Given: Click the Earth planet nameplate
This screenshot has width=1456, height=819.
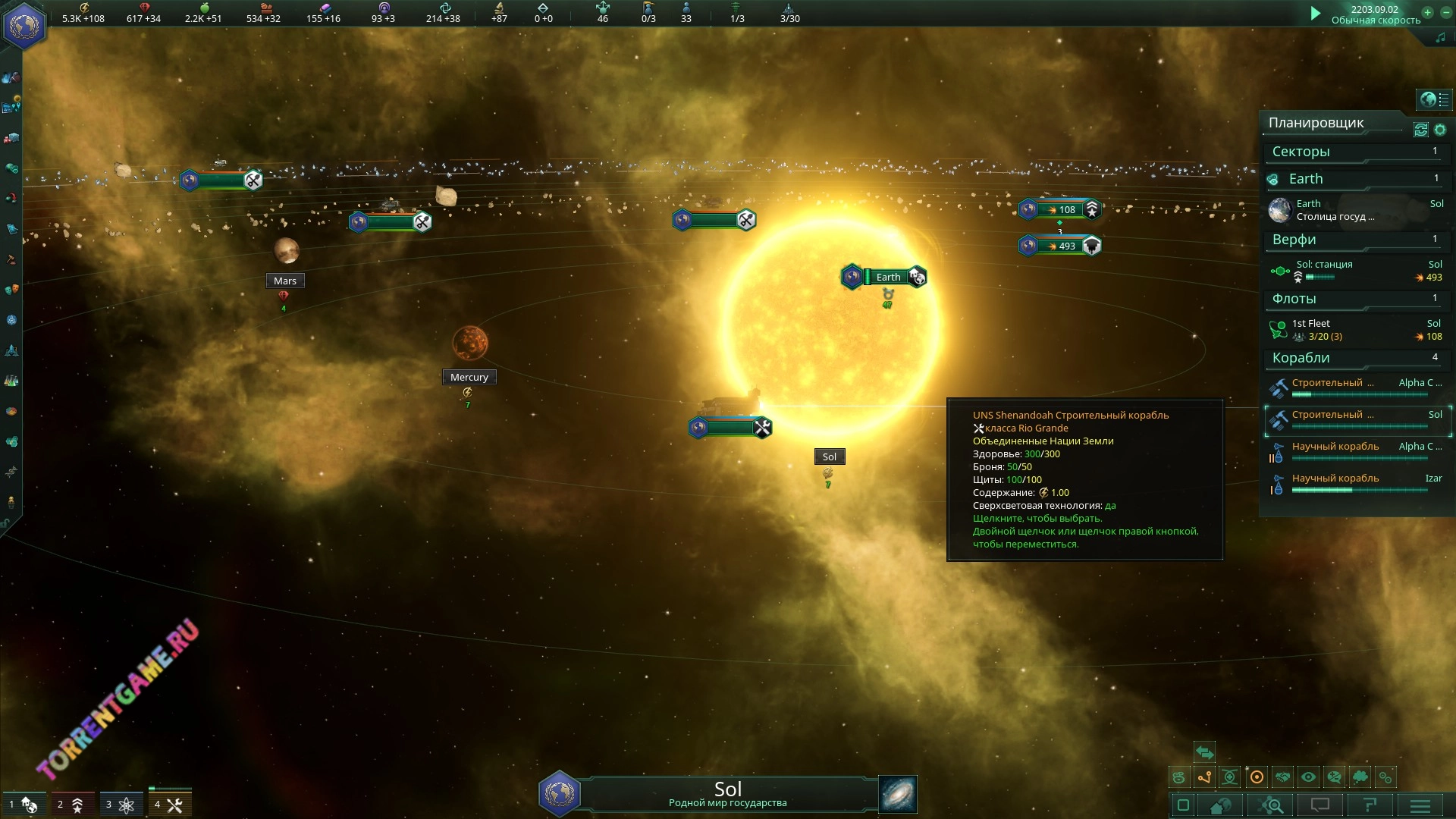Looking at the screenshot, I should pyautogui.click(x=887, y=278).
